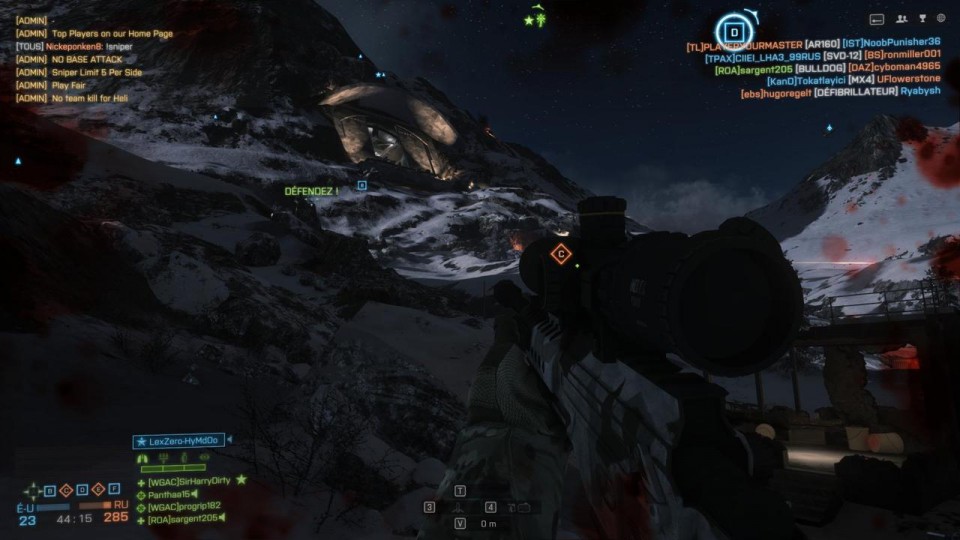Select the orange C diamond objective marker

[561, 254]
